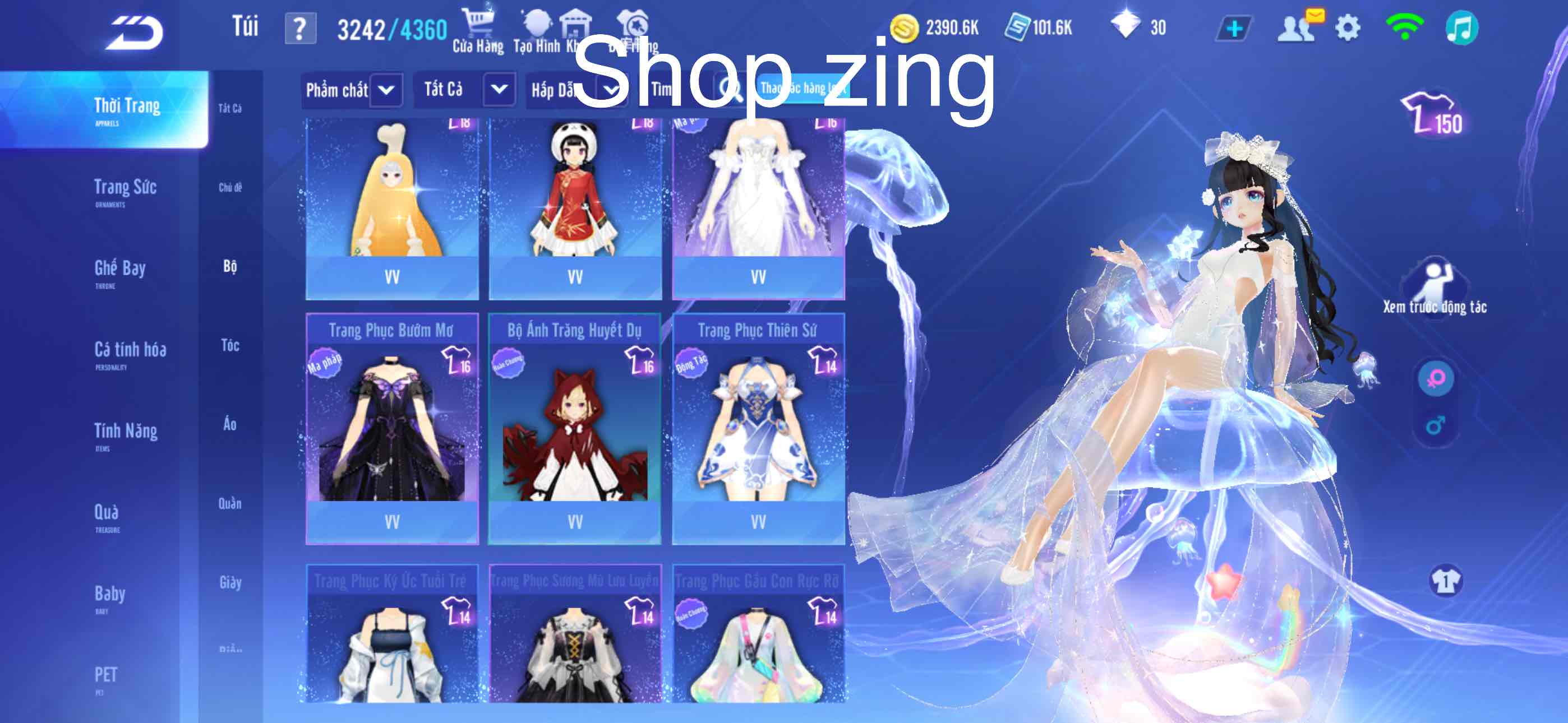Select the Áo subcategory
The width and height of the screenshot is (1568, 723).
pyautogui.click(x=230, y=424)
